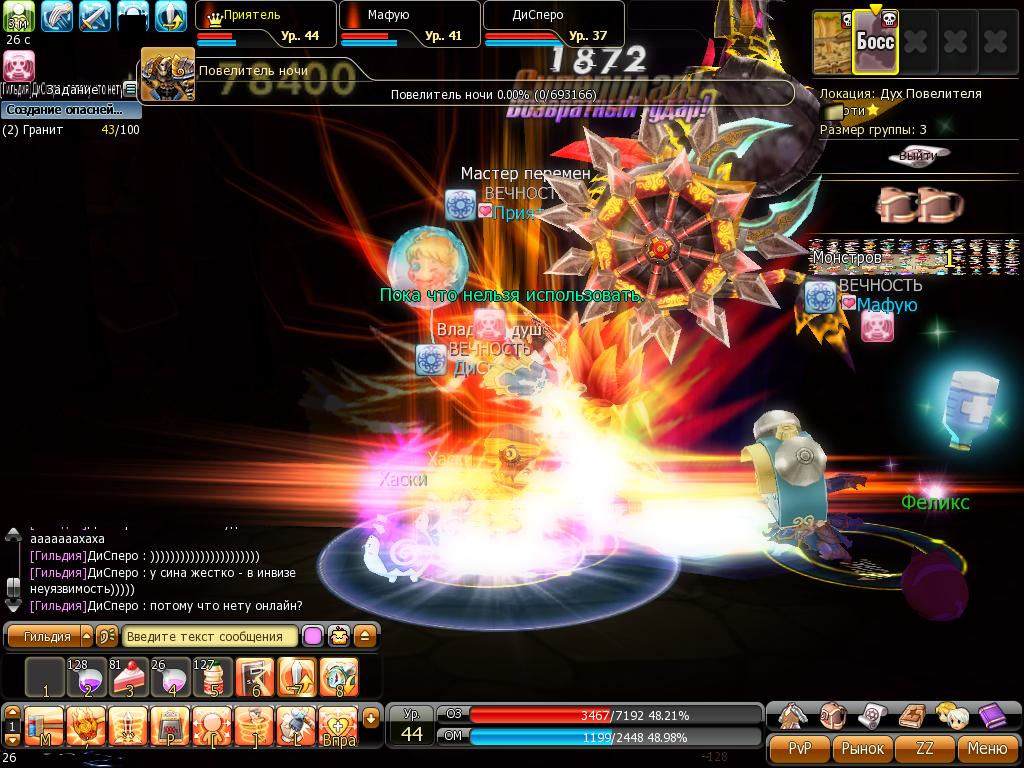Use the yogurt bottle item in slot 5
The height and width of the screenshot is (768, 1024).
coord(211,678)
